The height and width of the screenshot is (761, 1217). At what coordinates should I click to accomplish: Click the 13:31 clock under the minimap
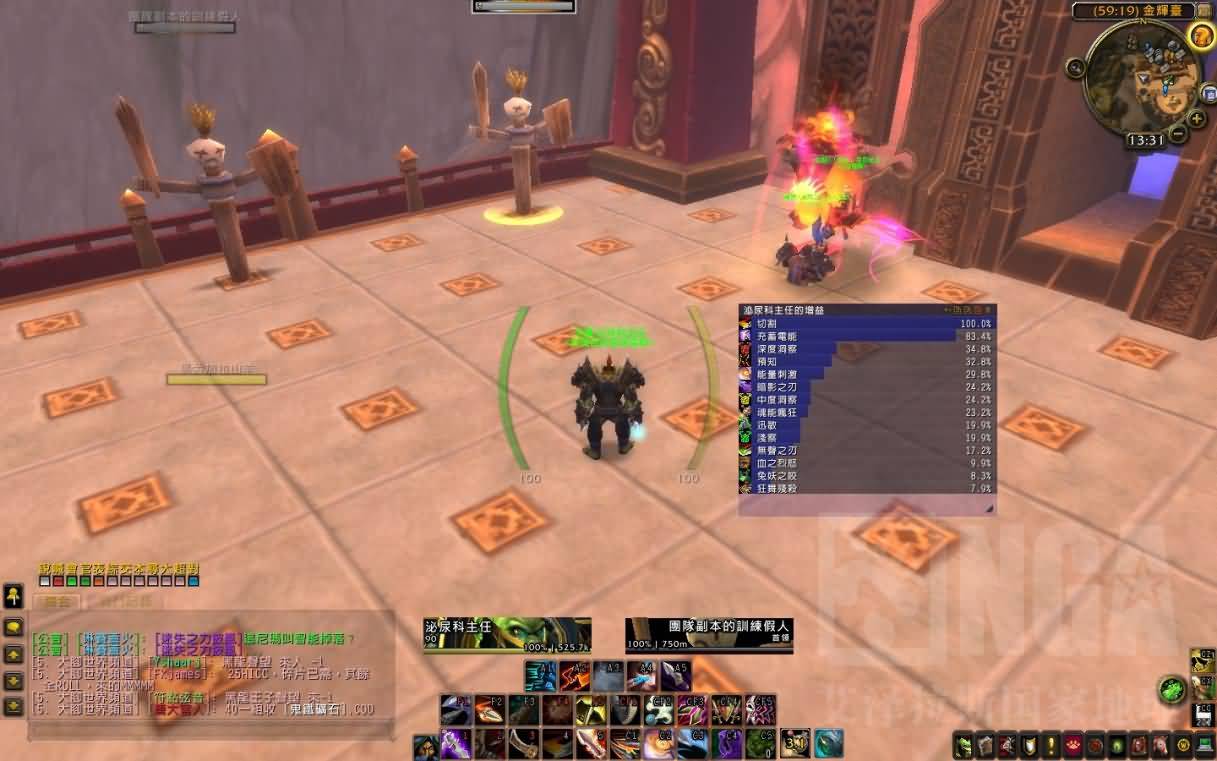[x=1143, y=140]
